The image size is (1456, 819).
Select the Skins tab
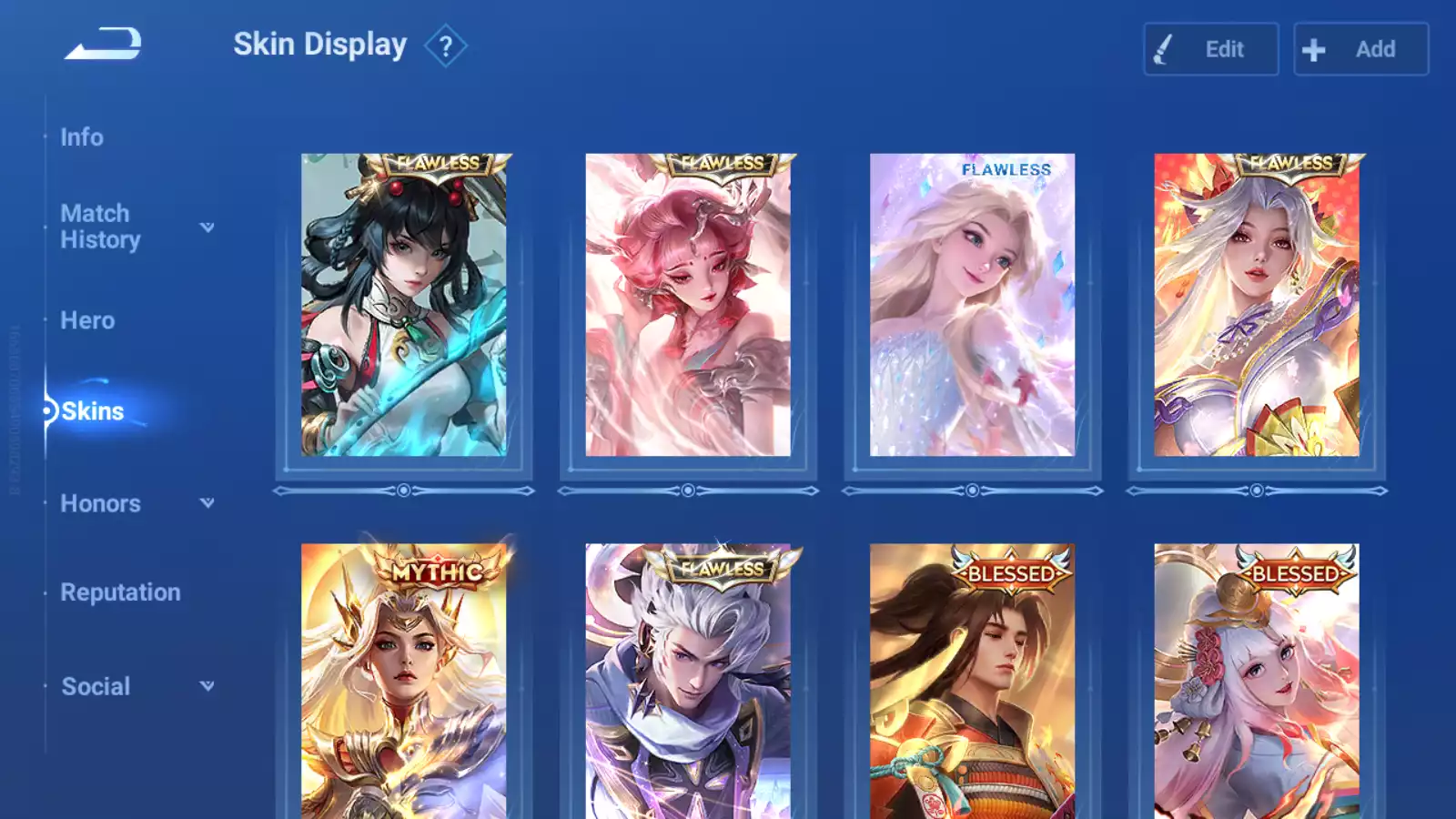tap(92, 411)
